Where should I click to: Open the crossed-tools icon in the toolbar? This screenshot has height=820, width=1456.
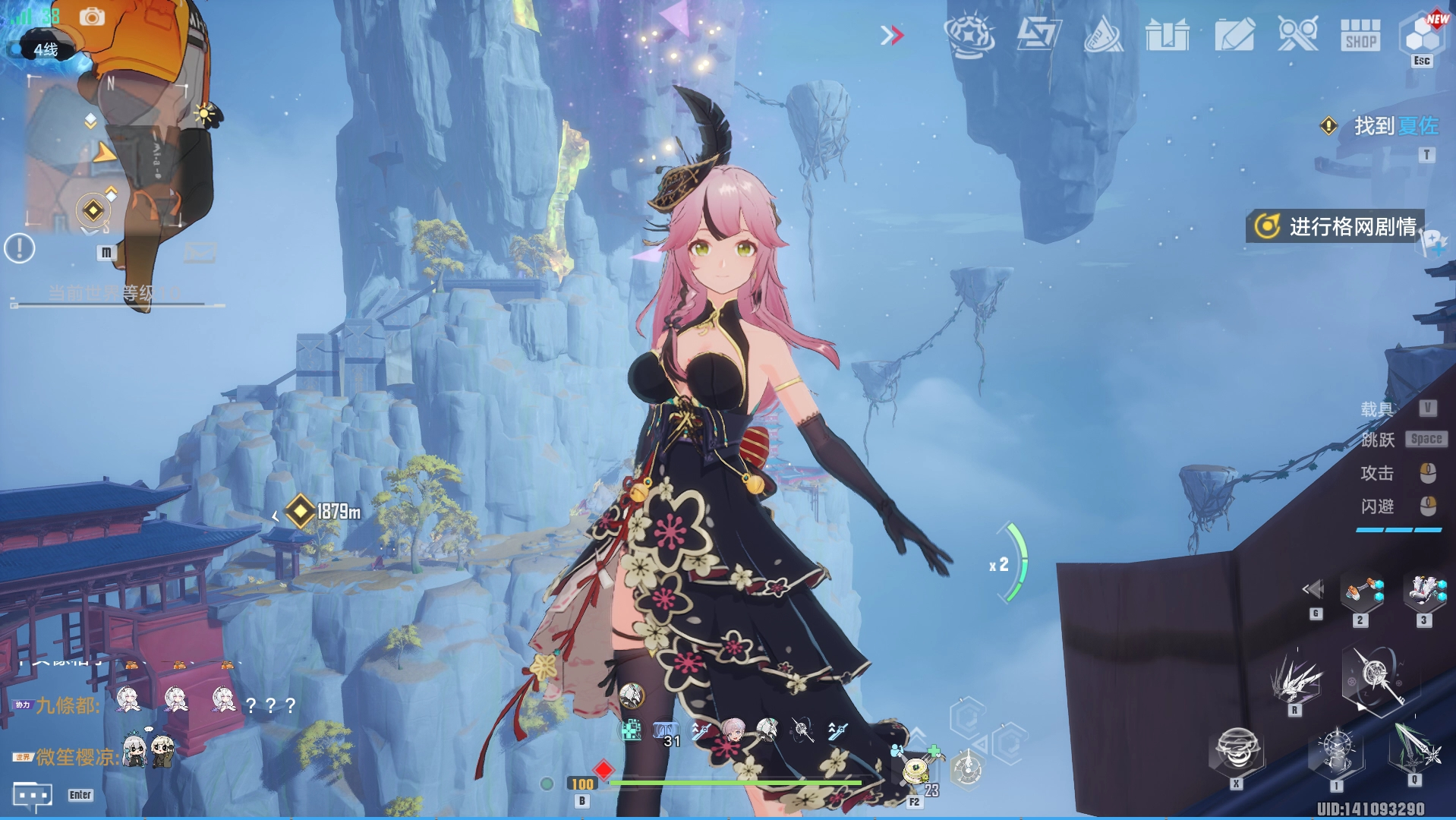1297,35
